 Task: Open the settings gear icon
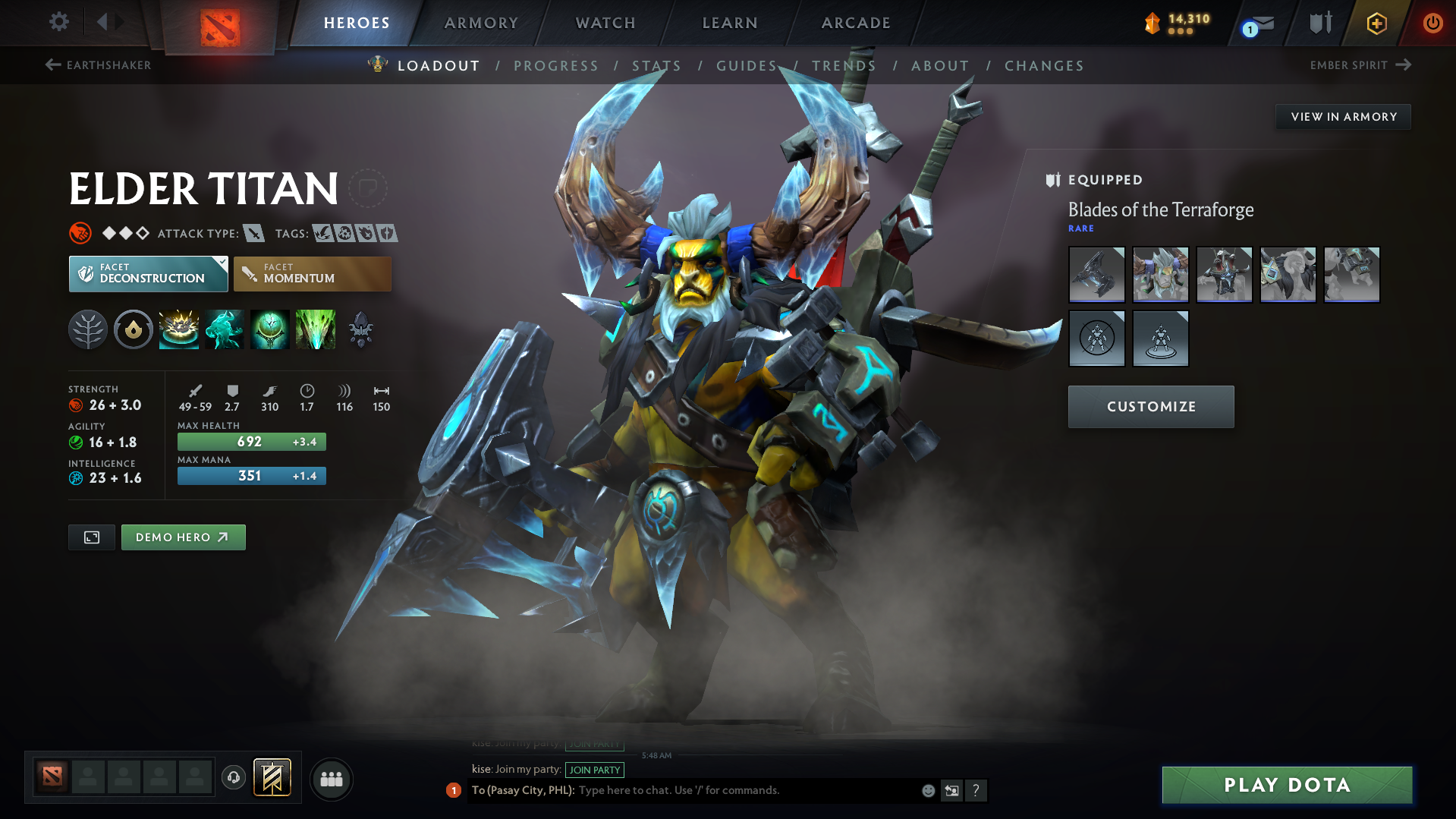[x=58, y=22]
